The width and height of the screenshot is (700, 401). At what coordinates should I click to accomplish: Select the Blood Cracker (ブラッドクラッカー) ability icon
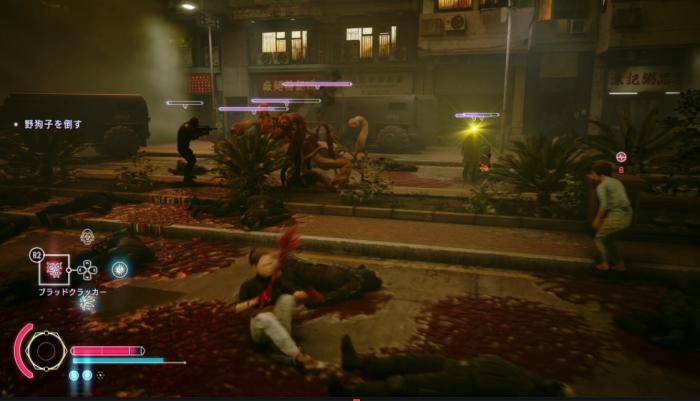click(53, 269)
